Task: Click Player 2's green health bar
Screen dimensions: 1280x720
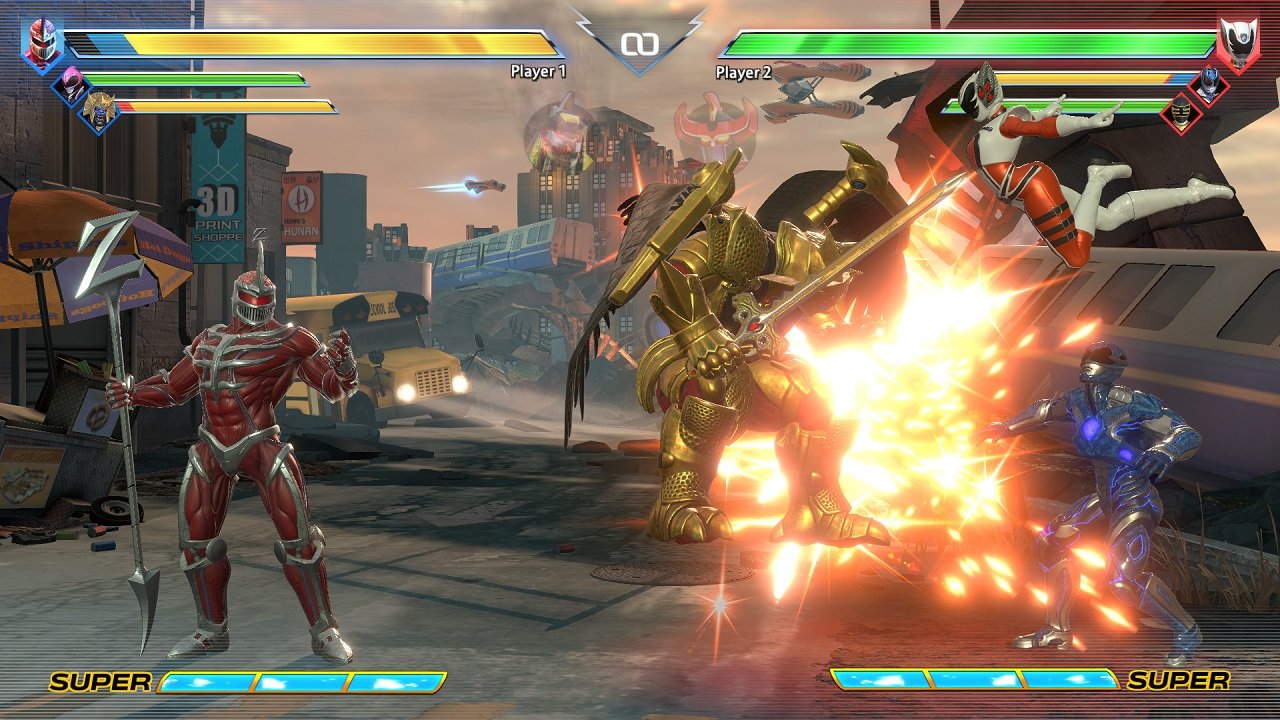Action: point(960,44)
